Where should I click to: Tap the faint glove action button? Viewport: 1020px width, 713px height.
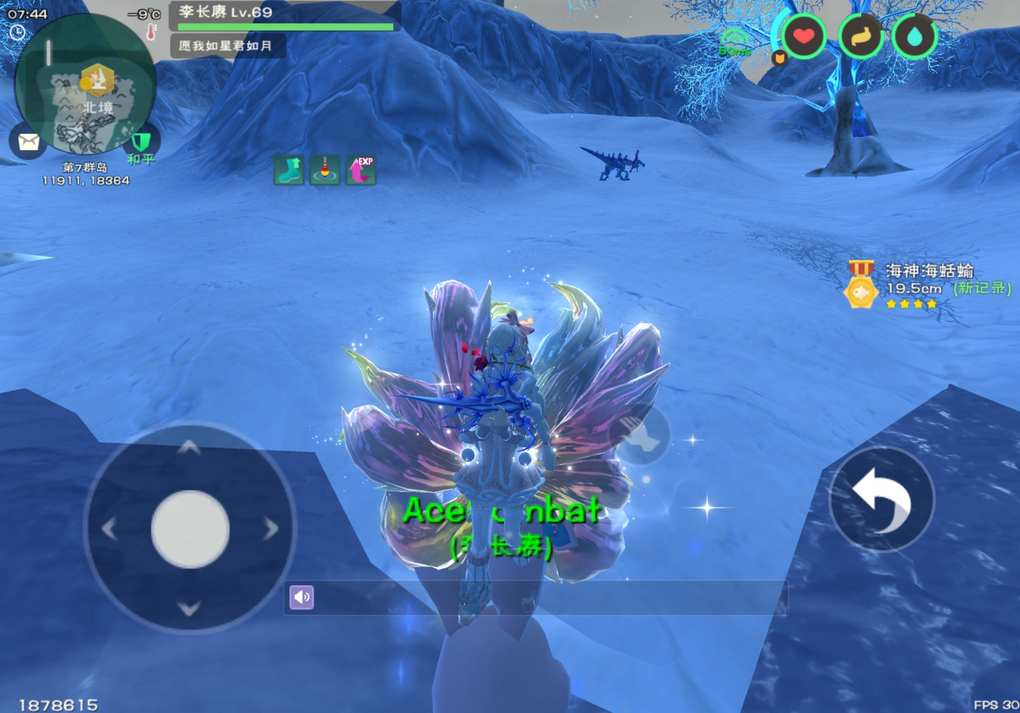(x=641, y=436)
